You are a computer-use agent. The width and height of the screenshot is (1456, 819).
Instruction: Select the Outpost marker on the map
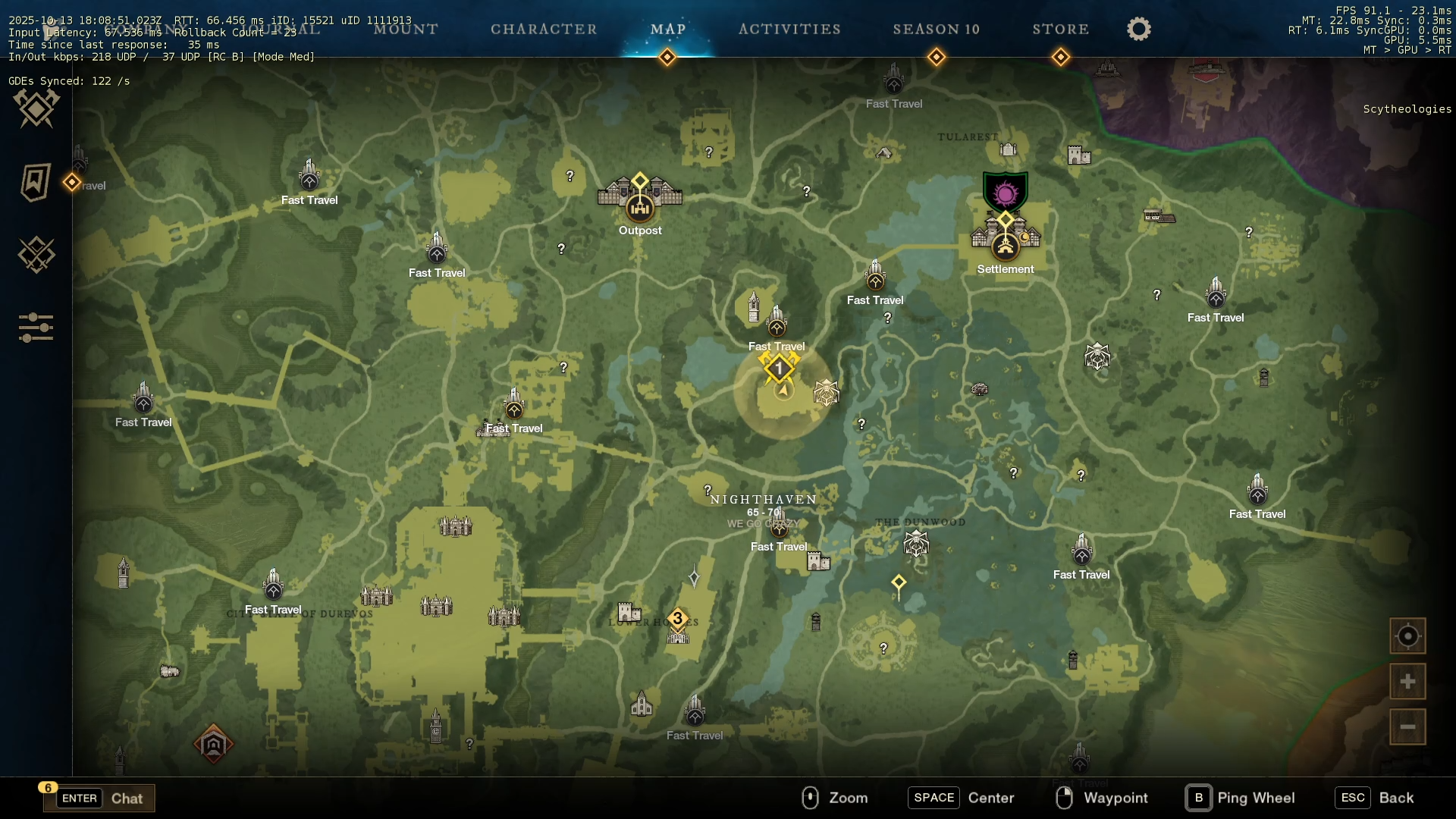click(640, 206)
